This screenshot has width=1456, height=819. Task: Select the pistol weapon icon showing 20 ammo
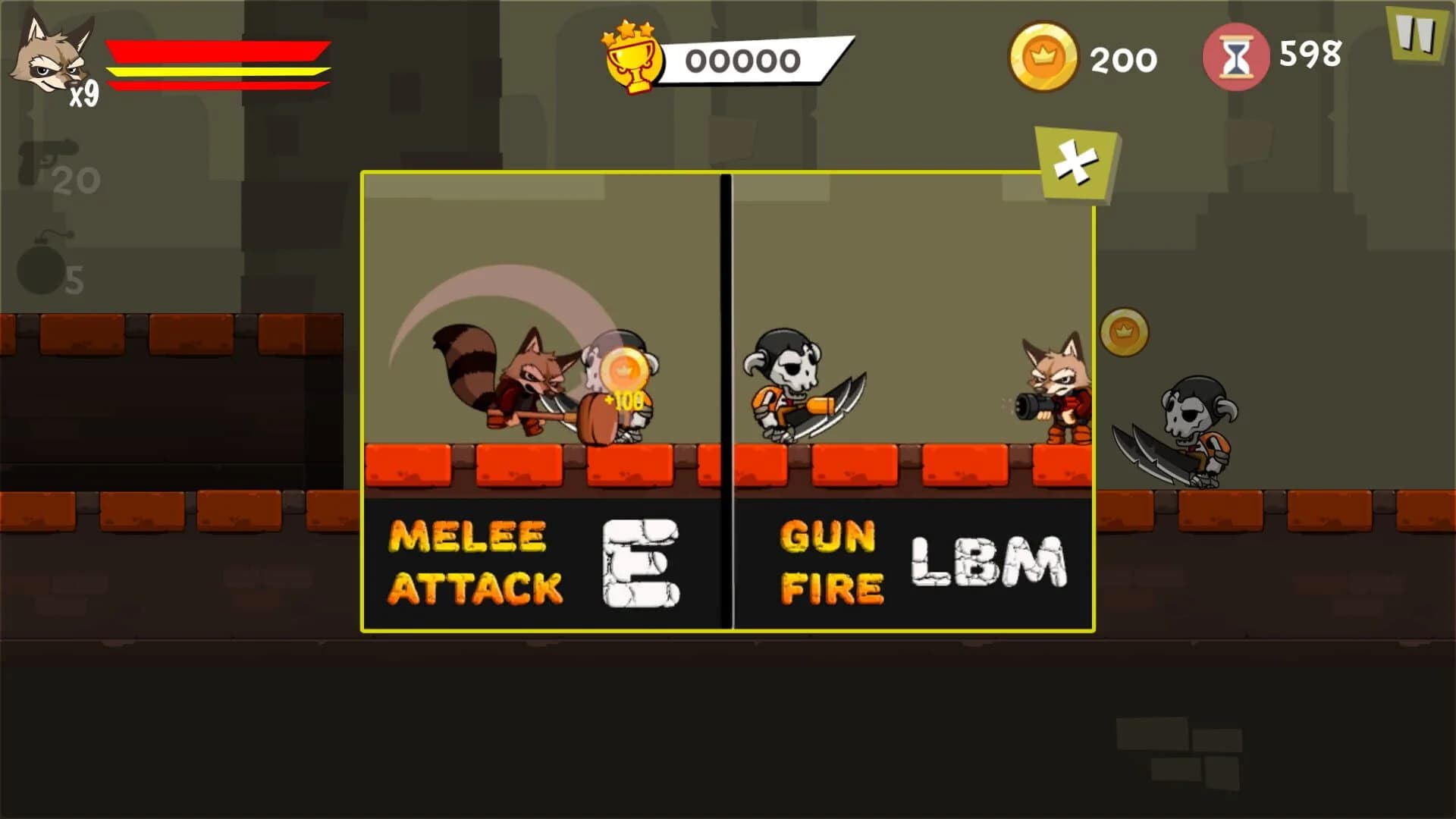[x=45, y=163]
